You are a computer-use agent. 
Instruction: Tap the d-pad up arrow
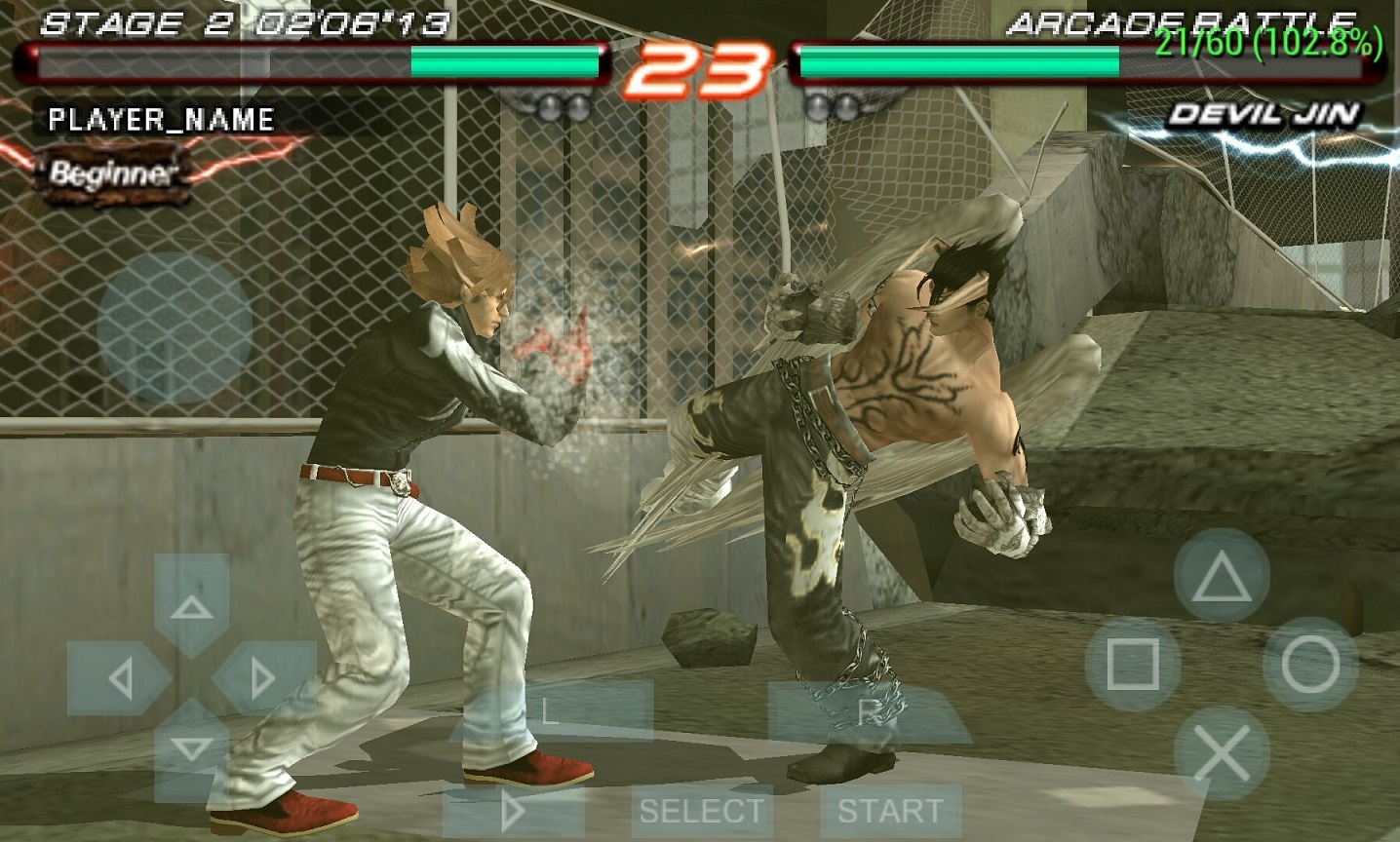[x=192, y=606]
